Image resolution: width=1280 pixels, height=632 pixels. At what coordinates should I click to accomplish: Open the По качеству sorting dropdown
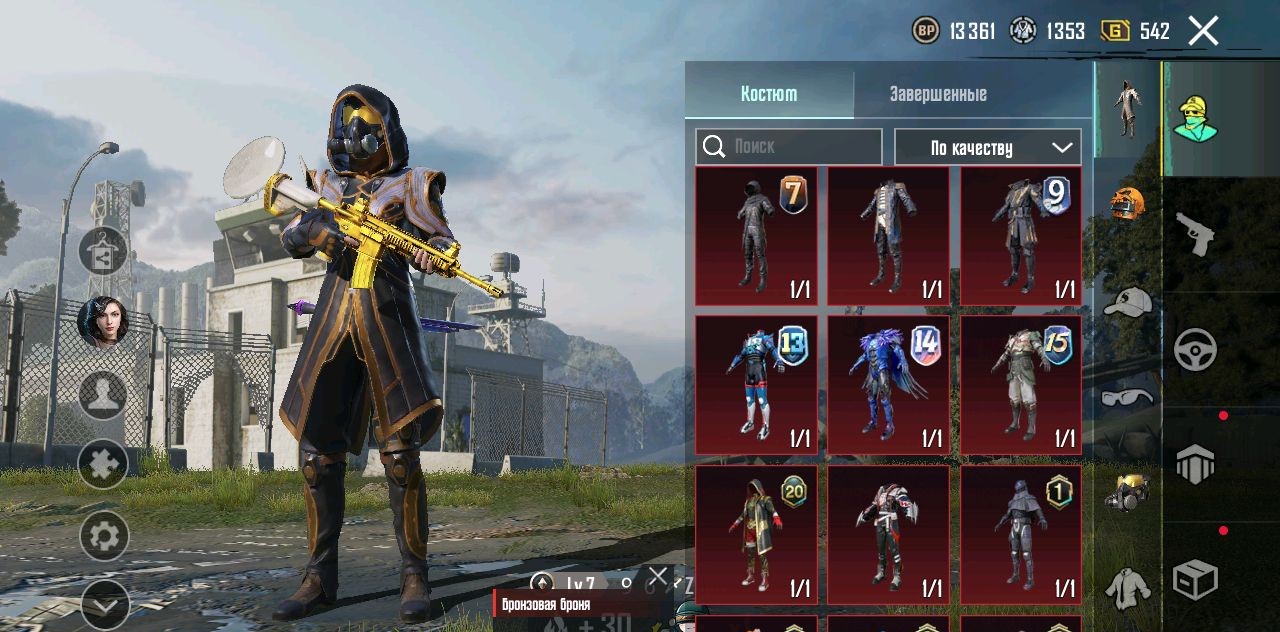[987, 147]
